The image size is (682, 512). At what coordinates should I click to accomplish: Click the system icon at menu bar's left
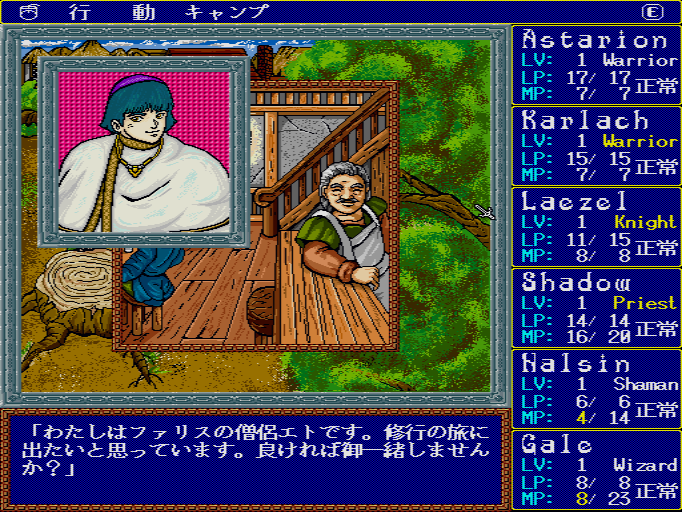[x=28, y=12]
